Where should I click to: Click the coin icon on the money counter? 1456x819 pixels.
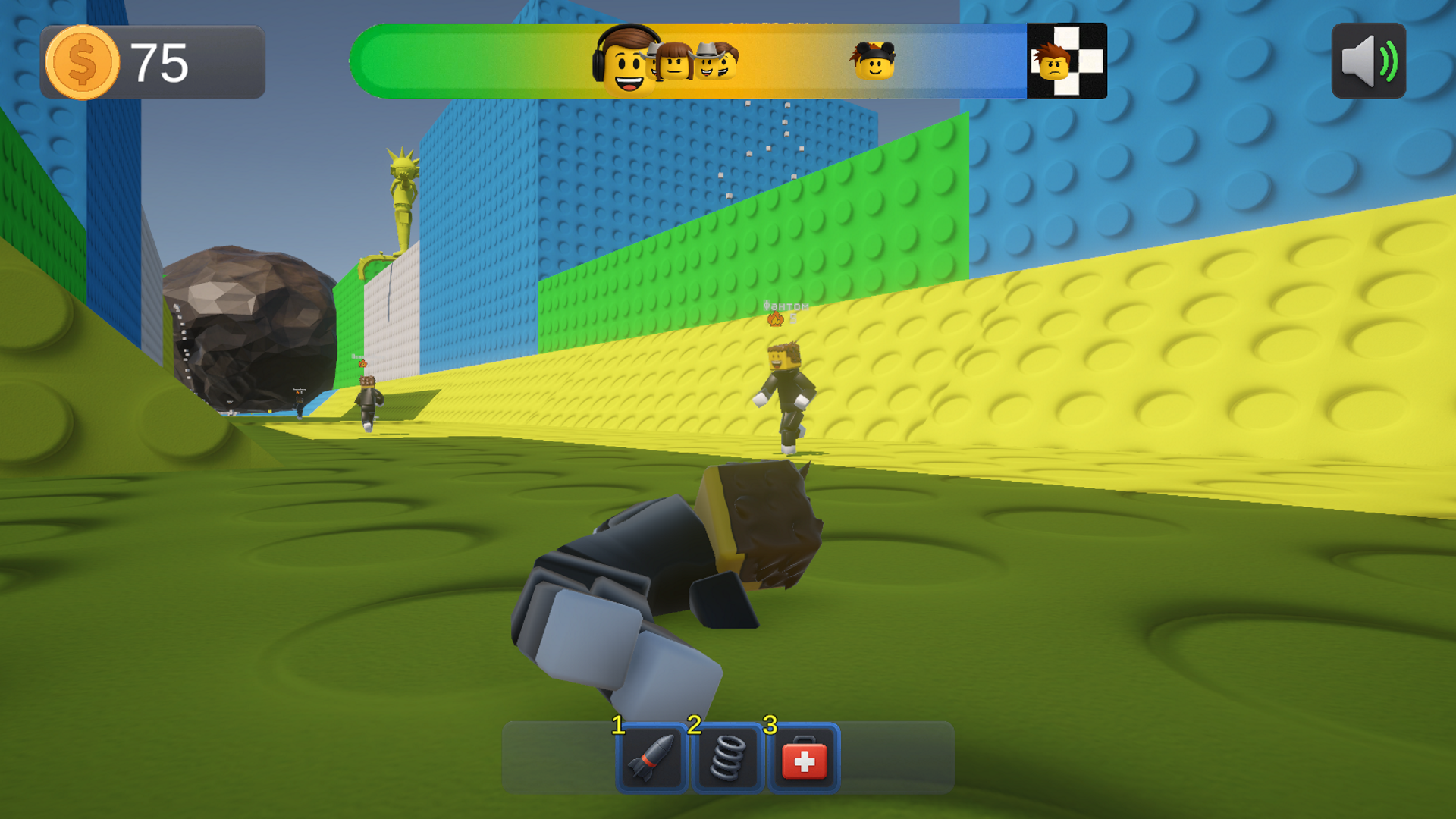[83, 62]
